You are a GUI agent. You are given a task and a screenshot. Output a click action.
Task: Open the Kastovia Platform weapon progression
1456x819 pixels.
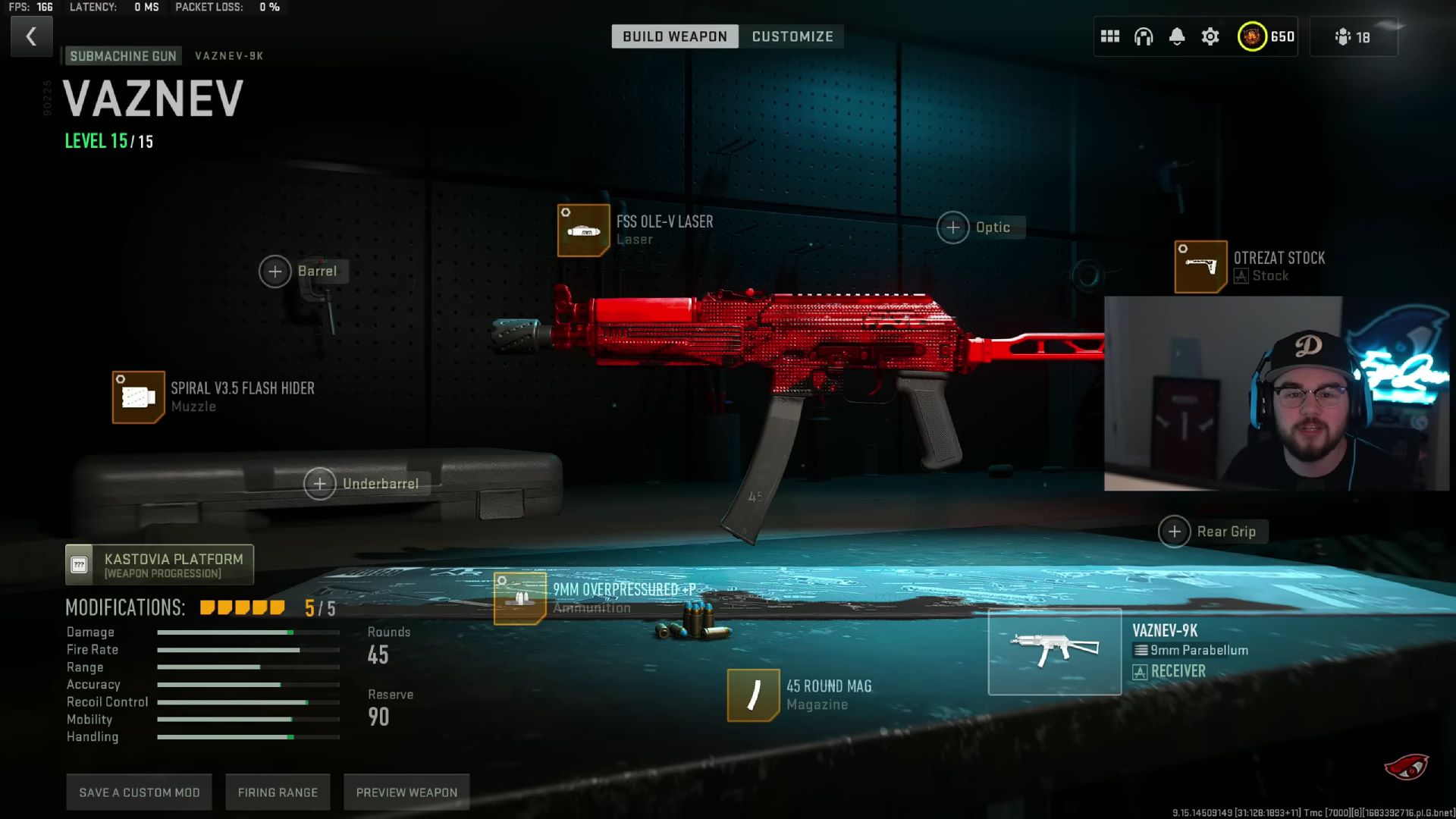point(159,564)
